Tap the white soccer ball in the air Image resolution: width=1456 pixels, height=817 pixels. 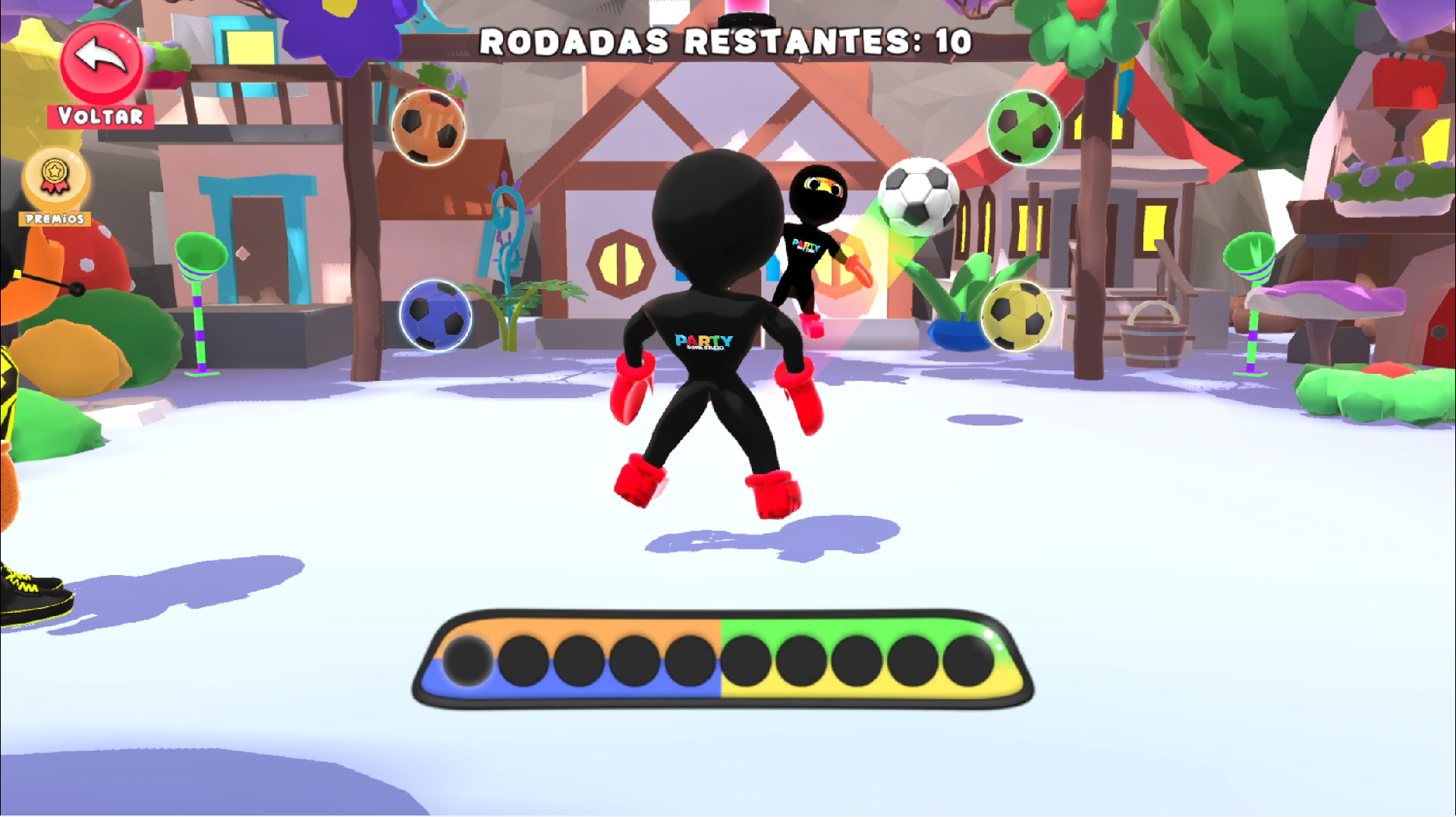pos(918,196)
